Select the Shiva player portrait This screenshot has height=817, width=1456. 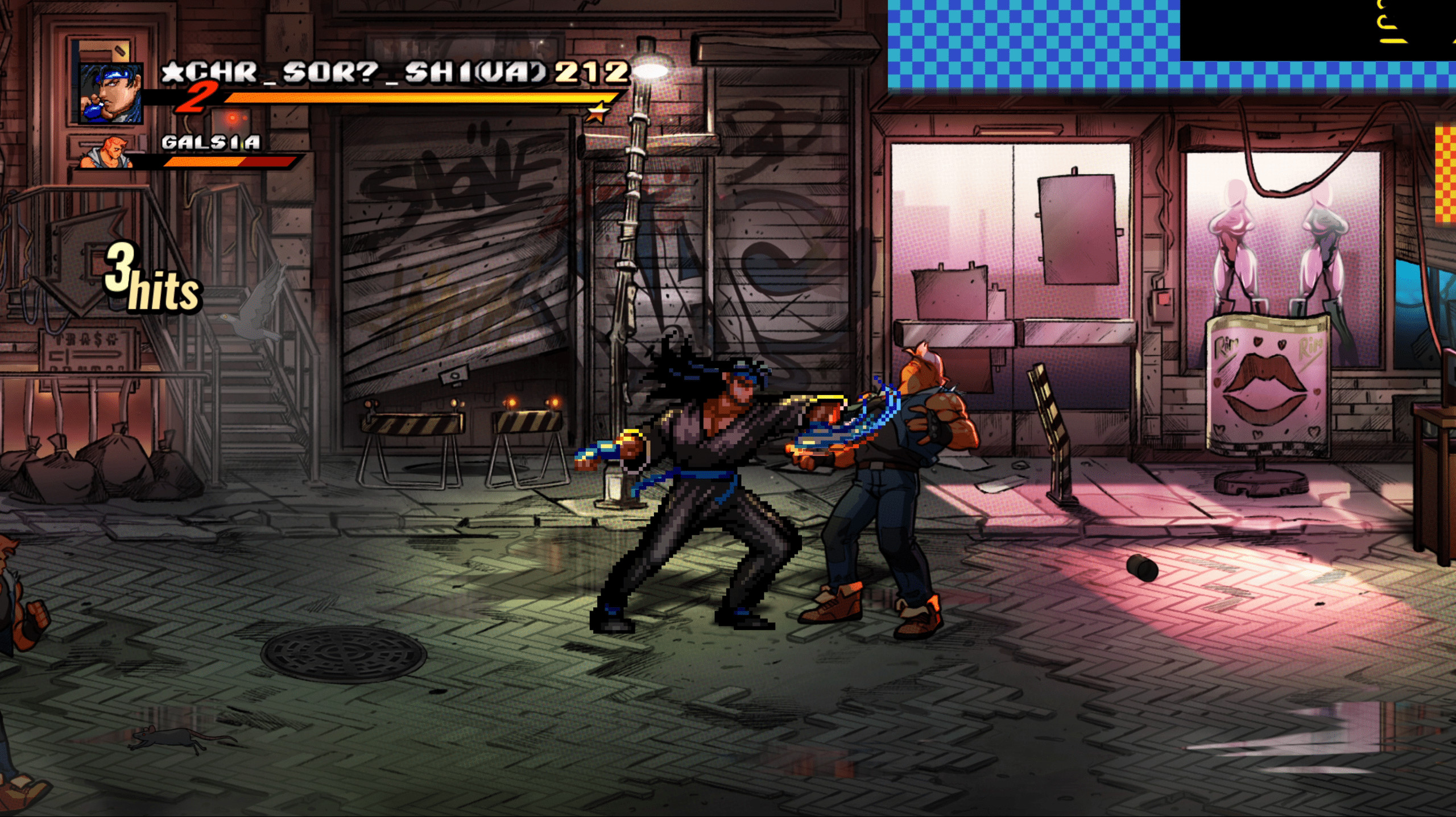110,92
